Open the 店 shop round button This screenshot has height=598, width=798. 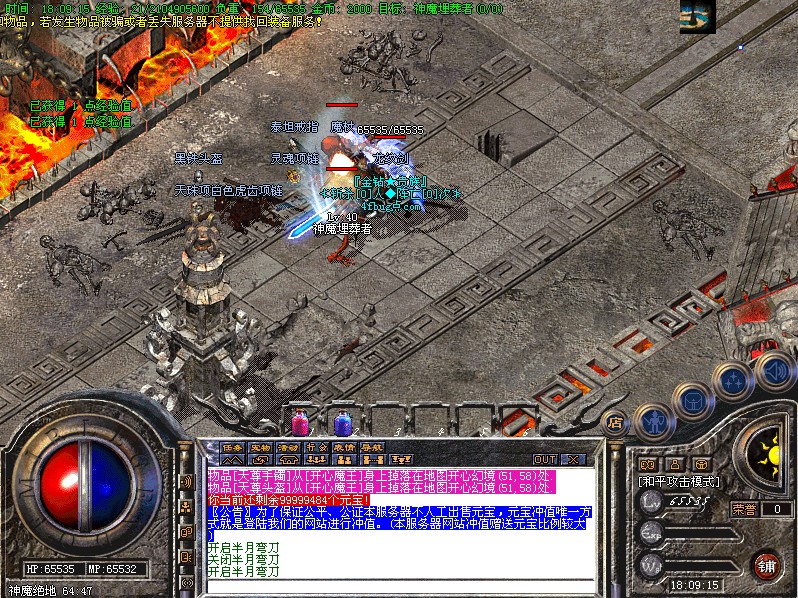(x=616, y=421)
